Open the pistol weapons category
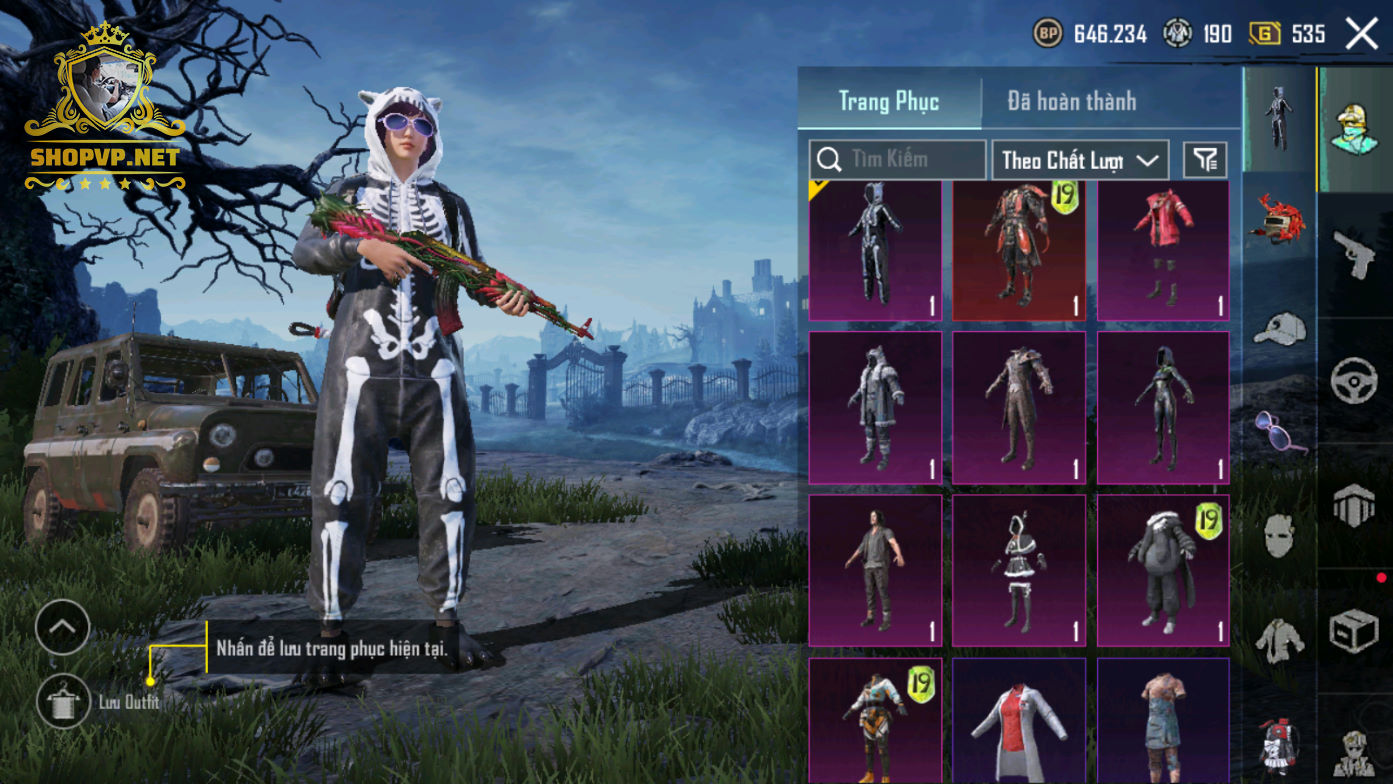The width and height of the screenshot is (1393, 784). (1355, 256)
